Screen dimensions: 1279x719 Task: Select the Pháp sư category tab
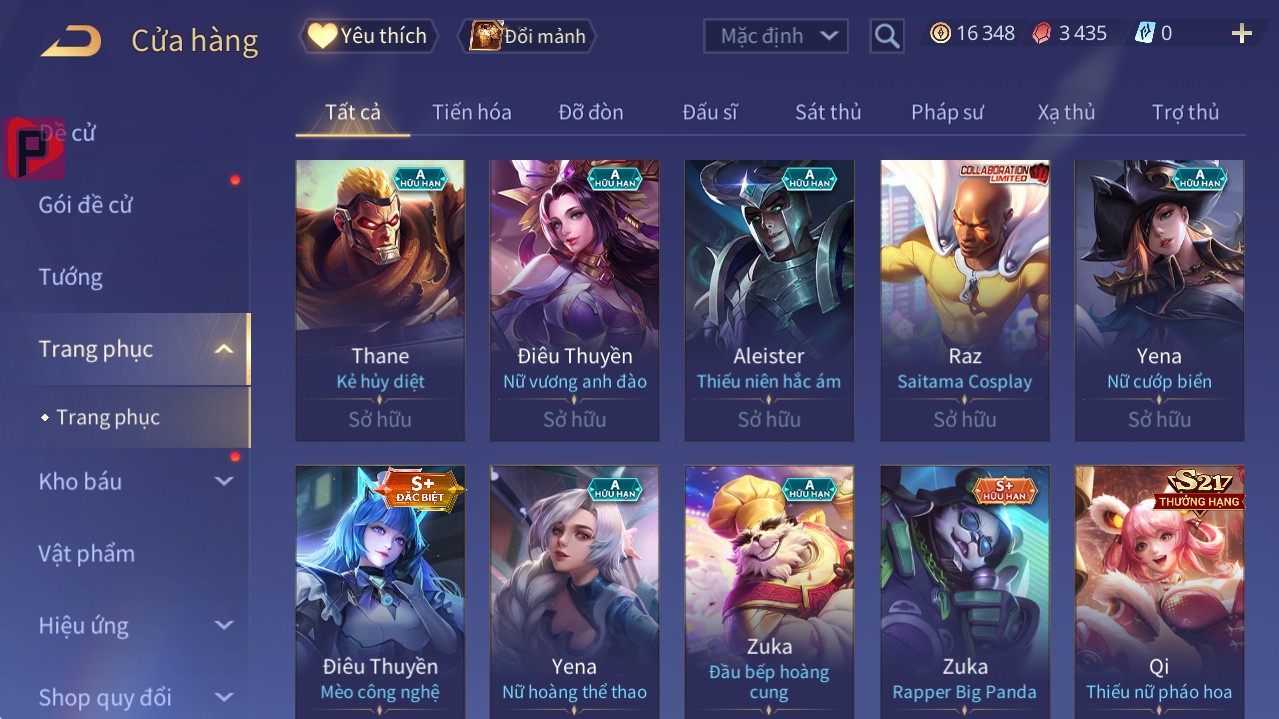point(947,112)
